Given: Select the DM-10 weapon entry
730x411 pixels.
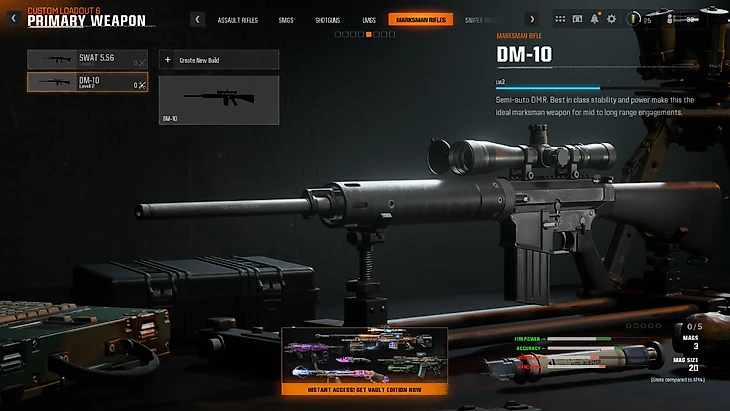Looking at the screenshot, I should pyautogui.click(x=86, y=83).
